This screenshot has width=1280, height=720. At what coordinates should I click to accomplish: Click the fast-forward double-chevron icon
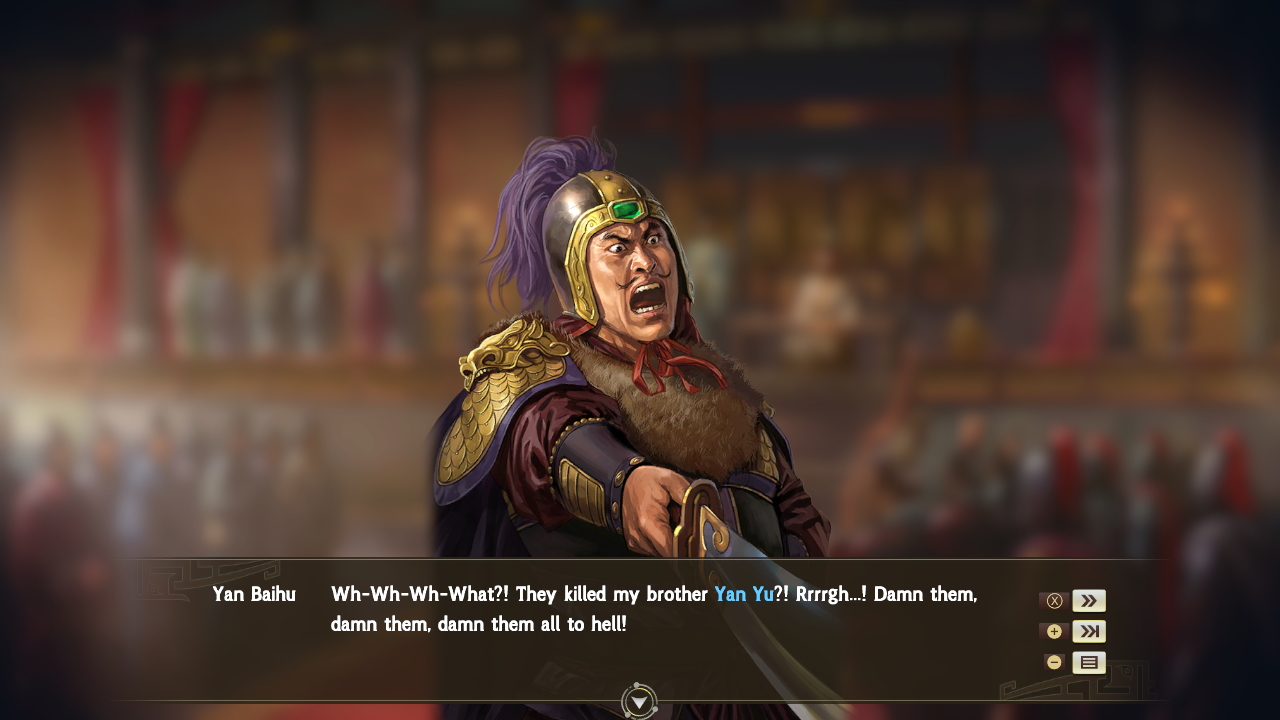1089,600
